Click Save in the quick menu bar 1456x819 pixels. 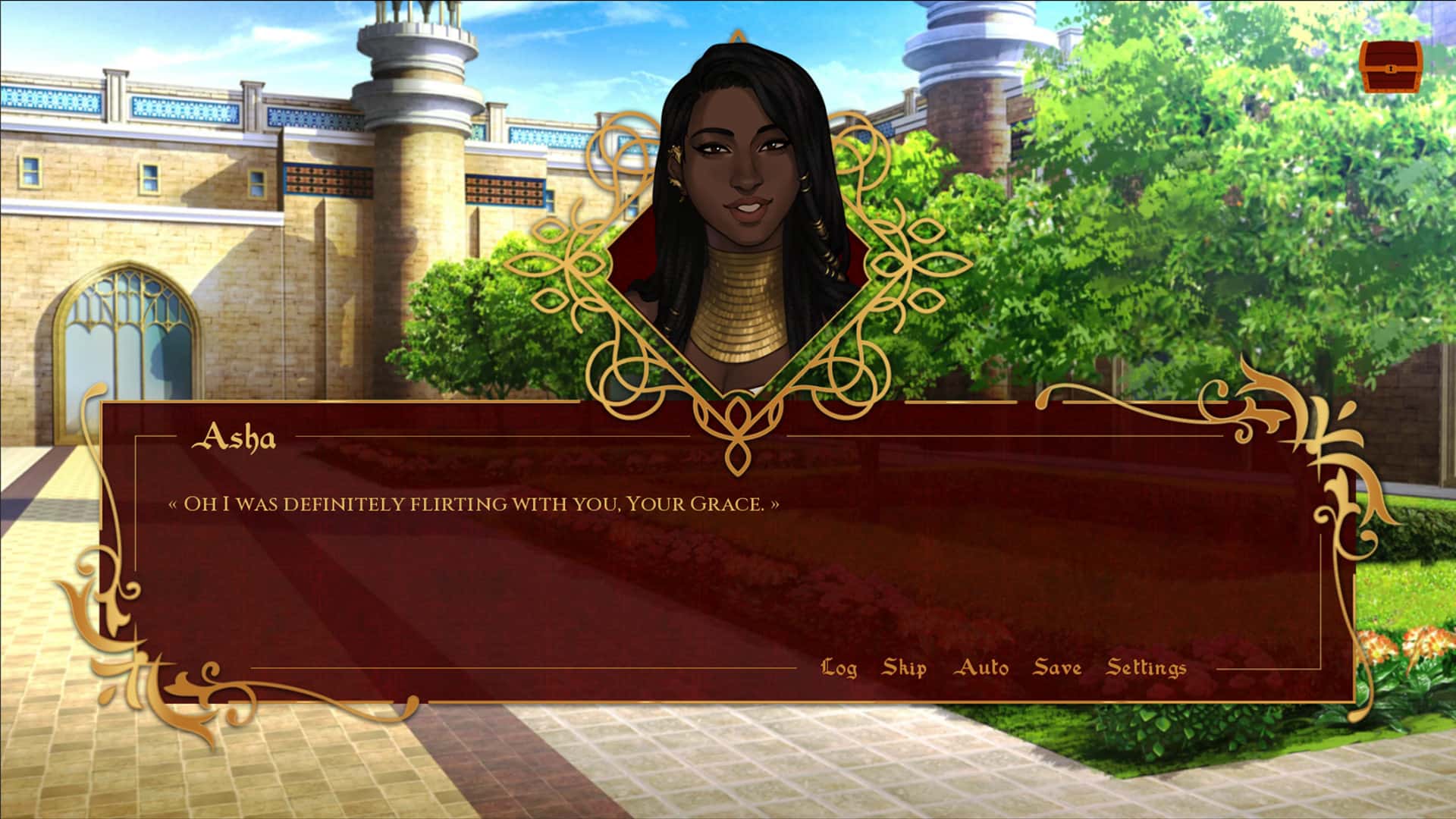click(1059, 667)
